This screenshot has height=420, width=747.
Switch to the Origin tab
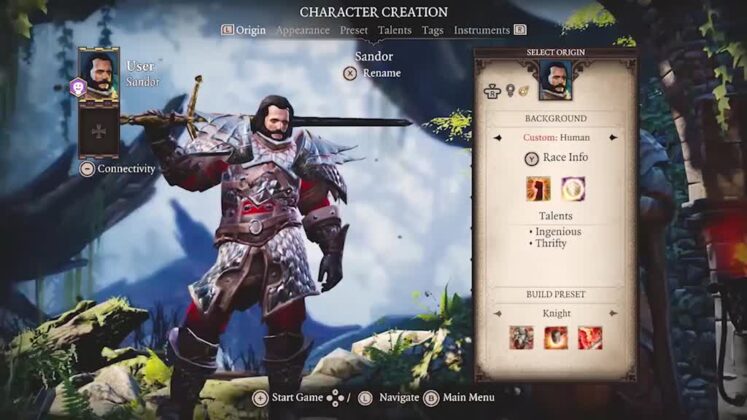point(250,30)
